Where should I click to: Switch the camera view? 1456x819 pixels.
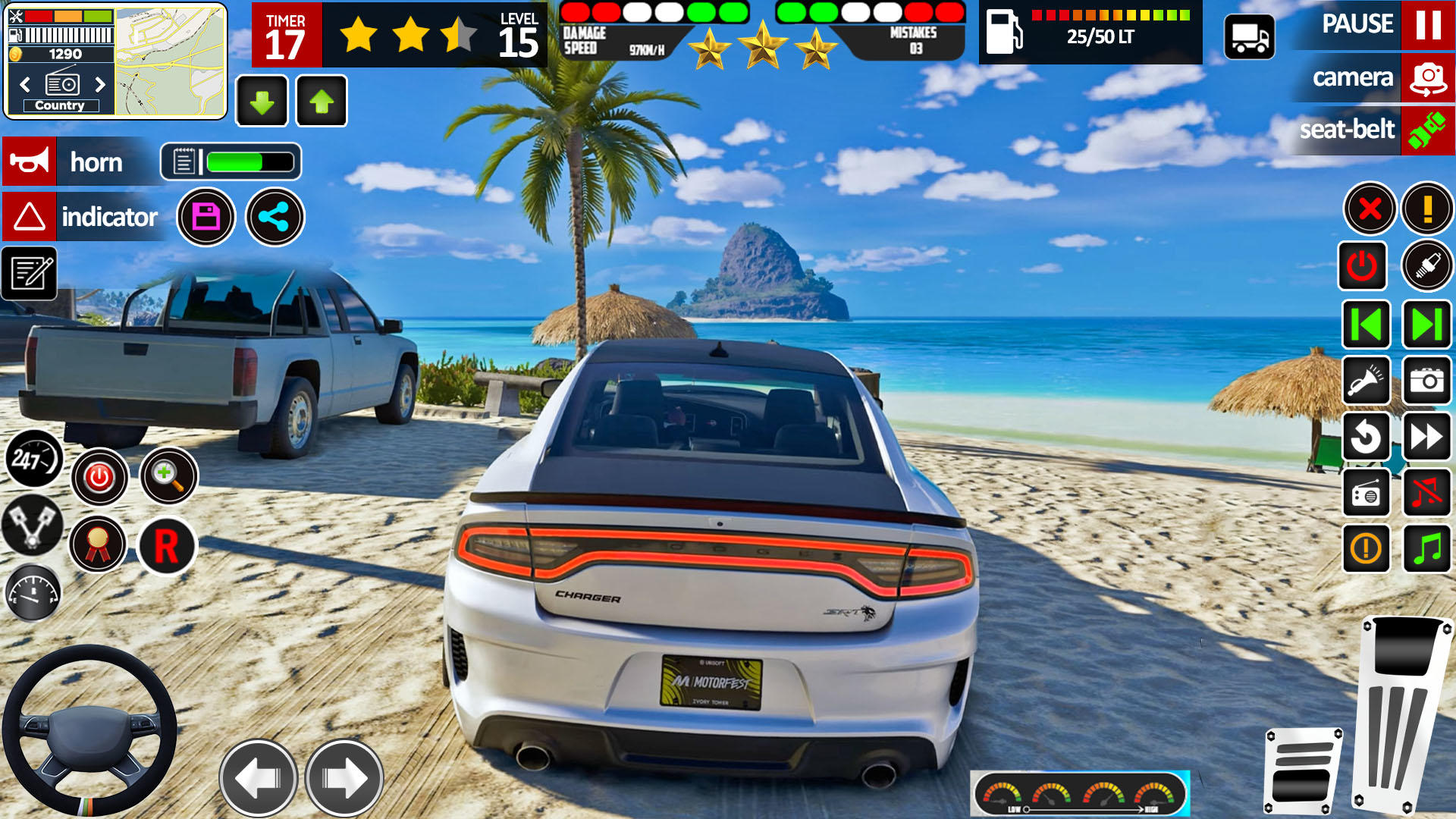click(x=1427, y=77)
